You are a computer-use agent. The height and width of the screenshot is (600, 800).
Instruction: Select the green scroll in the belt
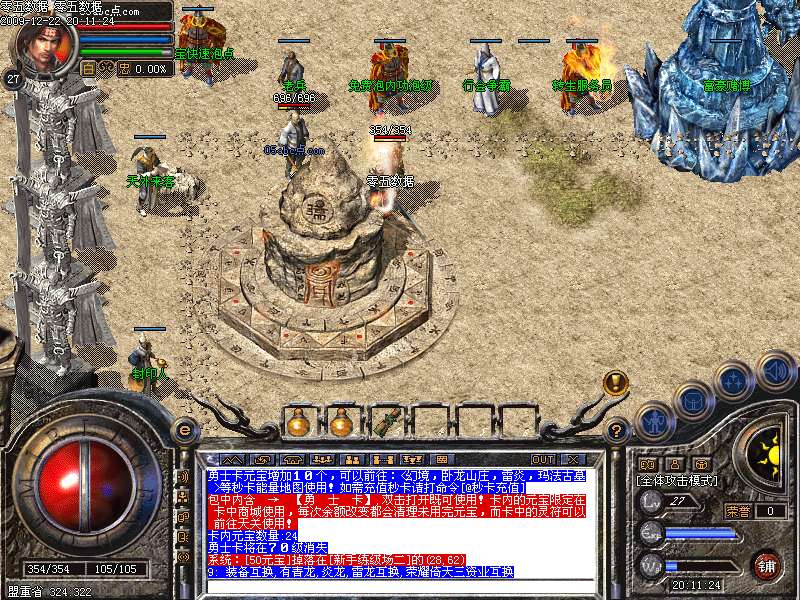point(385,422)
